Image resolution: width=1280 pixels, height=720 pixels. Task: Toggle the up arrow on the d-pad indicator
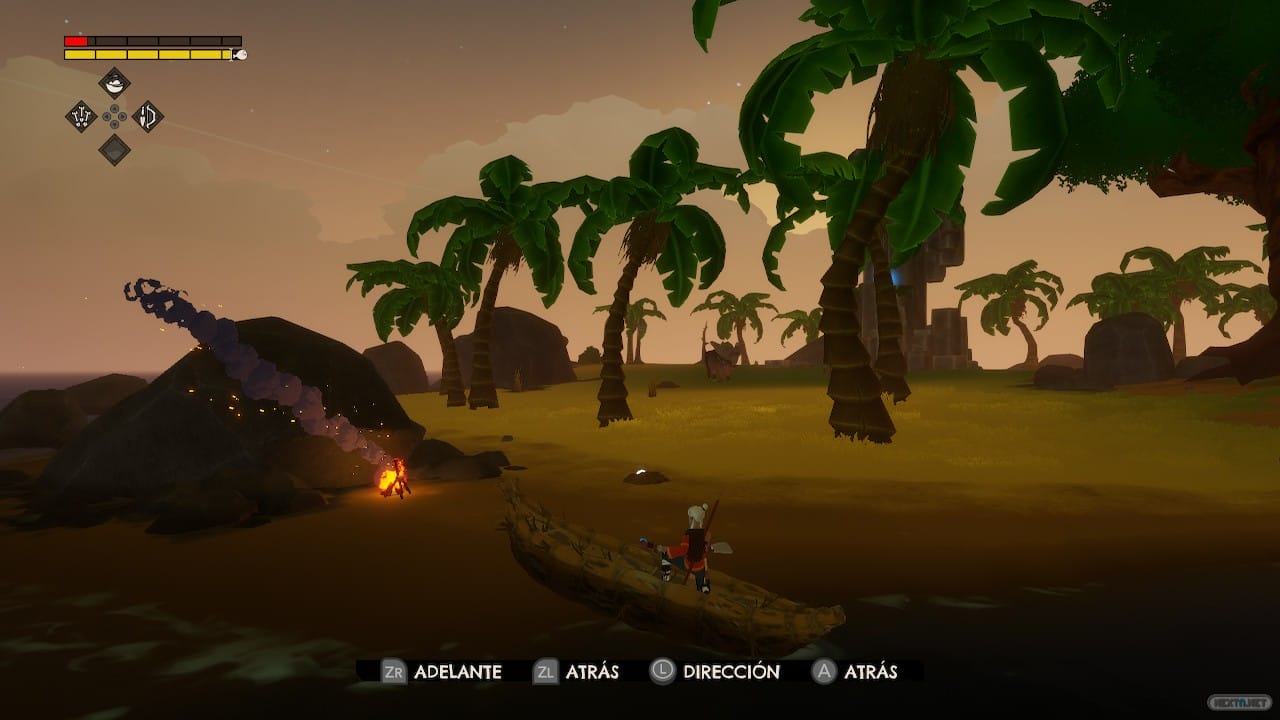[x=114, y=108]
